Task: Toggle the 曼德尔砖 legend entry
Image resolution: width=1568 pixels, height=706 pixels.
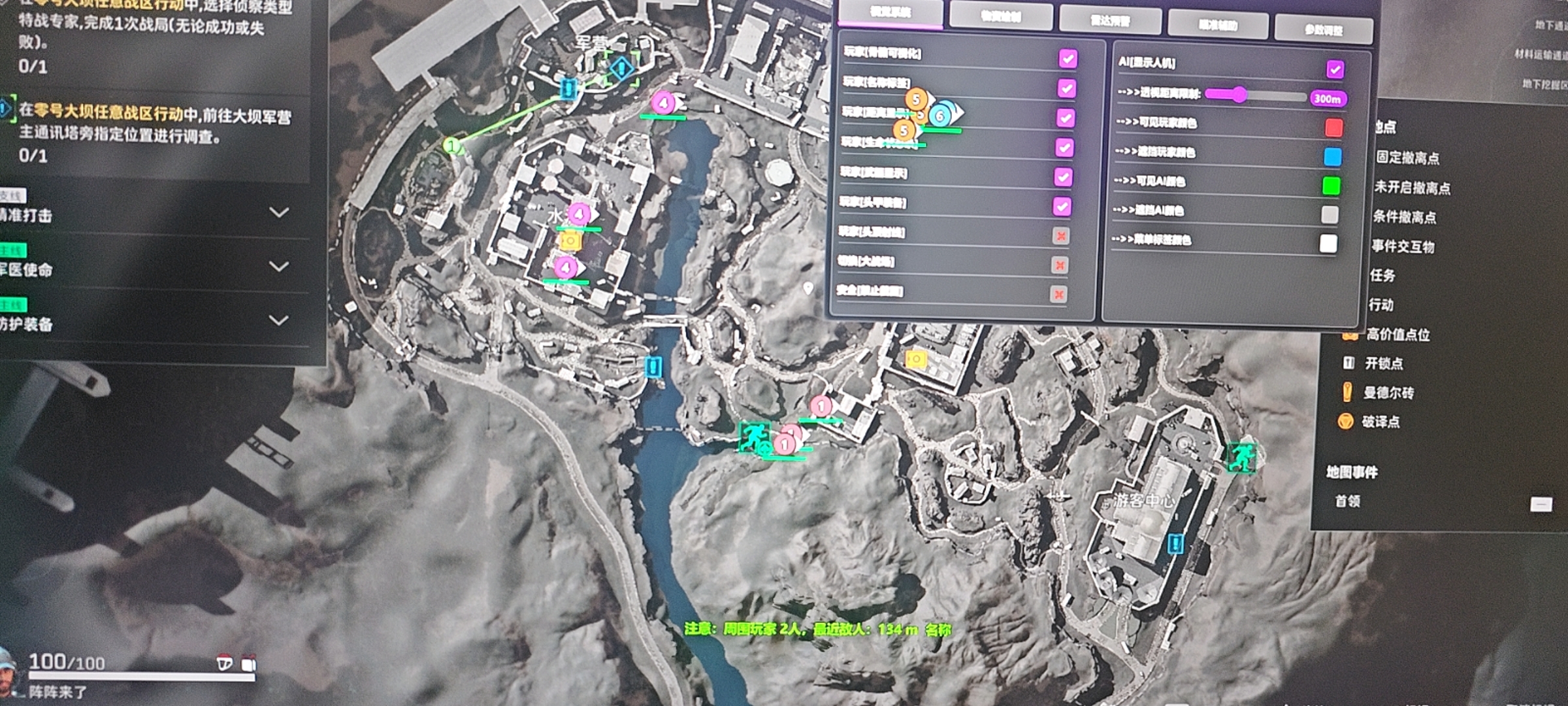Action: (1388, 393)
